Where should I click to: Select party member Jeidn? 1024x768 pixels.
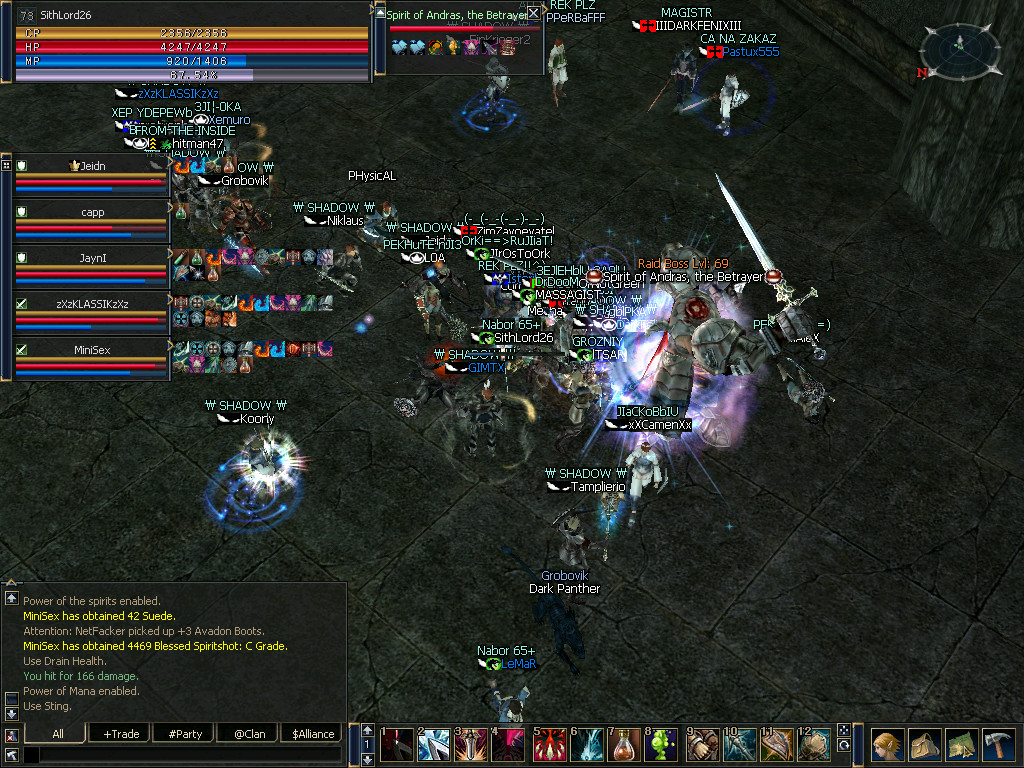[x=92, y=166]
